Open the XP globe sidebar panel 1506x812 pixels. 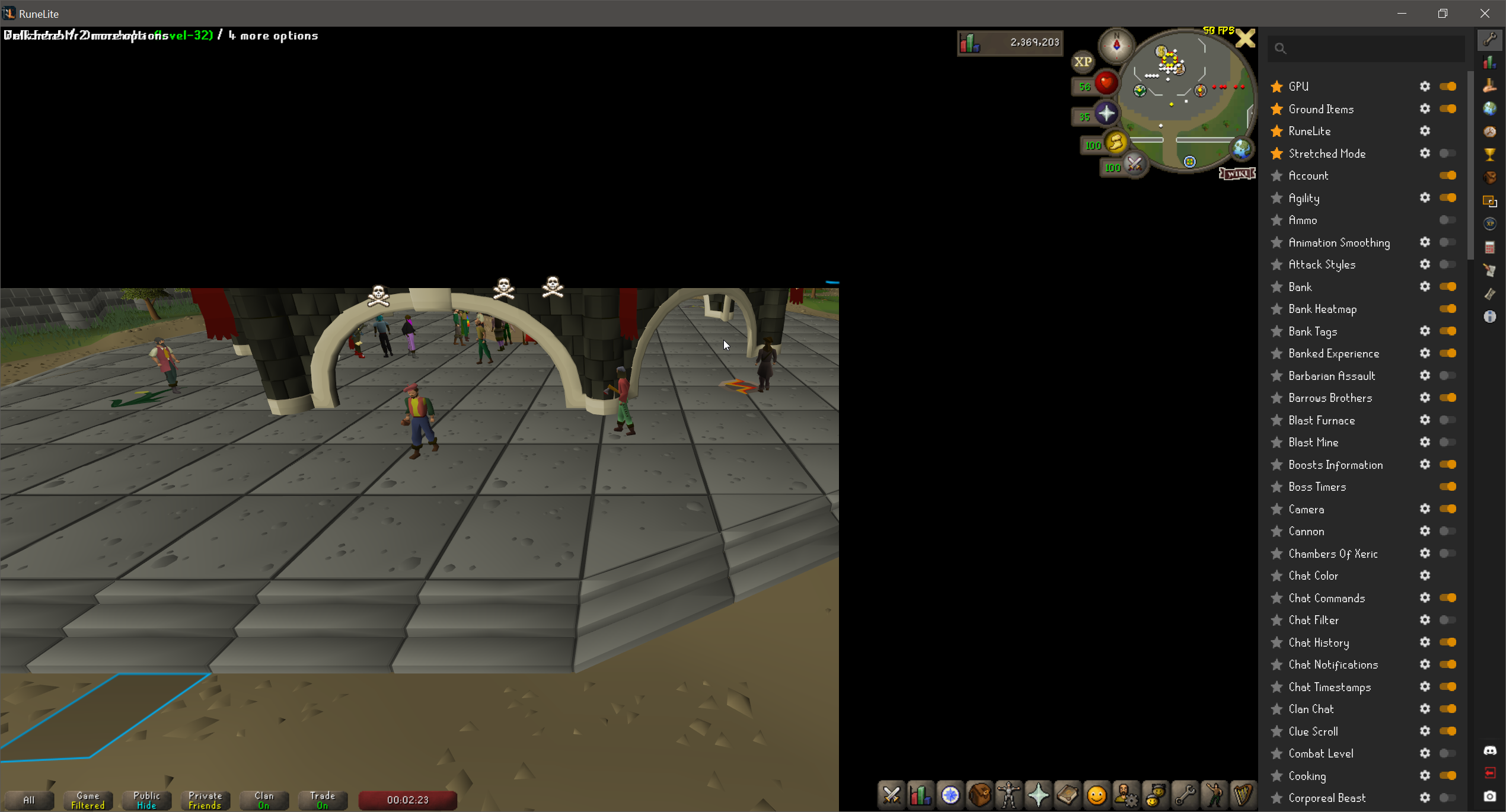1491,224
